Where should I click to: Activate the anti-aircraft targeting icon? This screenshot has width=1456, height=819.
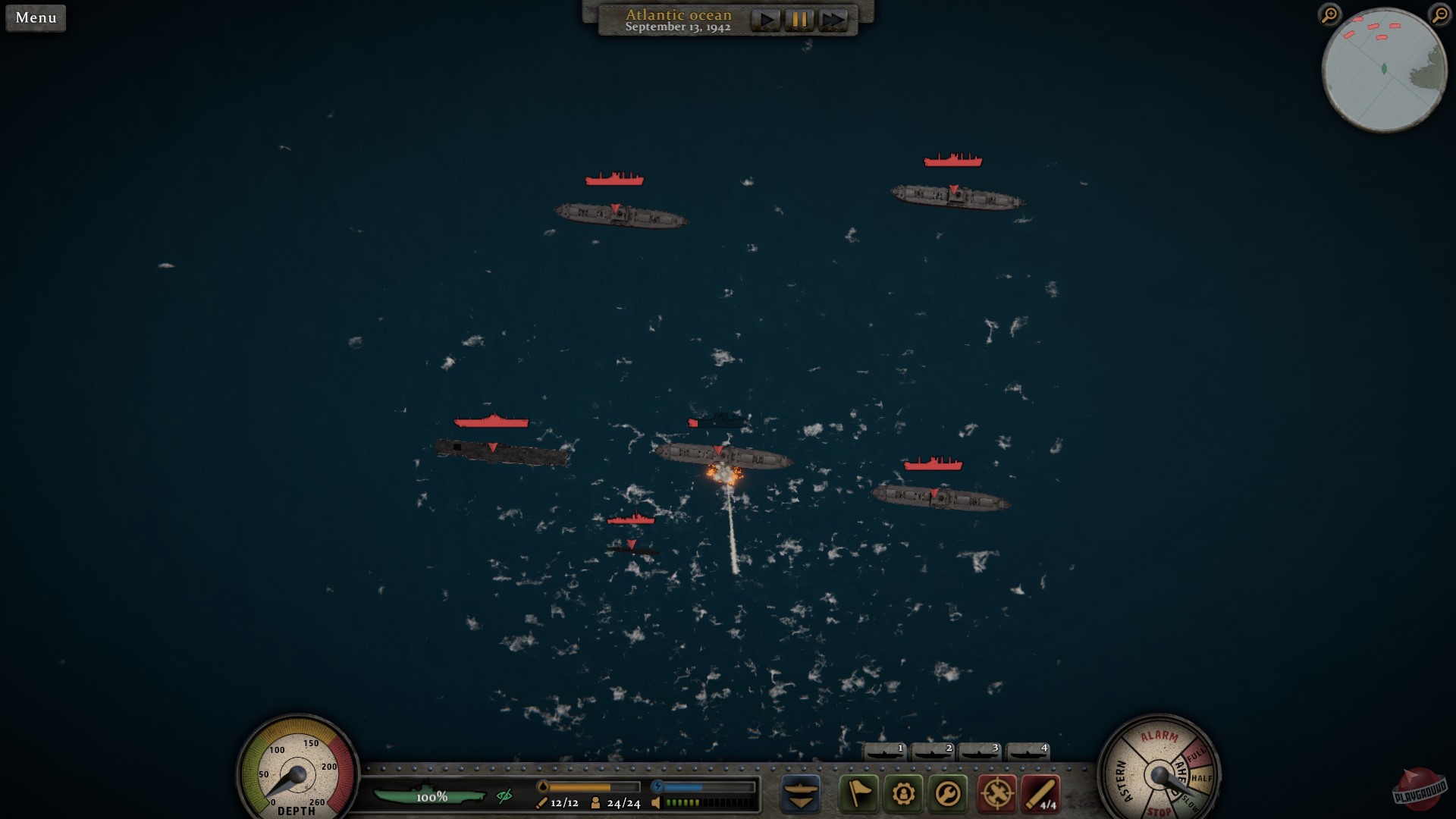click(x=996, y=795)
